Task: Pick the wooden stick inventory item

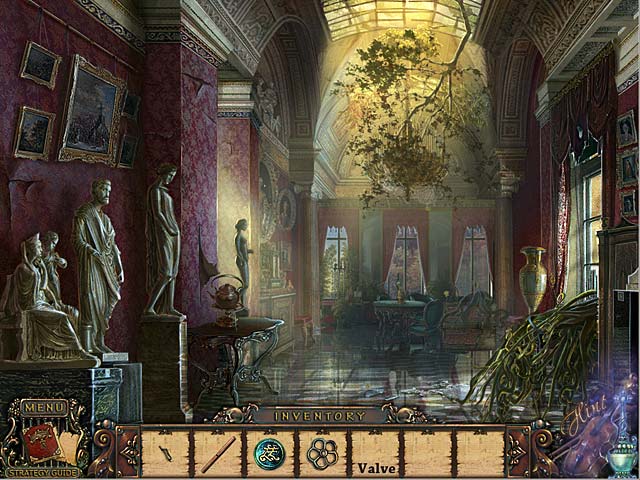Action: [218, 454]
